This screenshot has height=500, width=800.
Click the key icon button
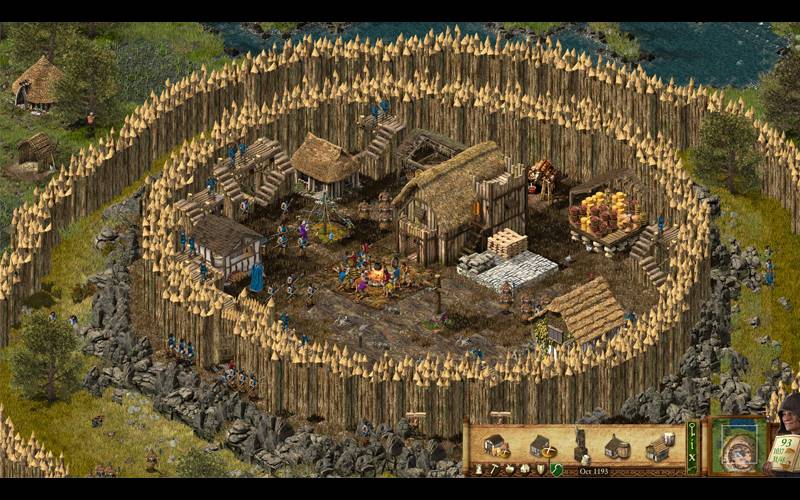(x=691, y=428)
